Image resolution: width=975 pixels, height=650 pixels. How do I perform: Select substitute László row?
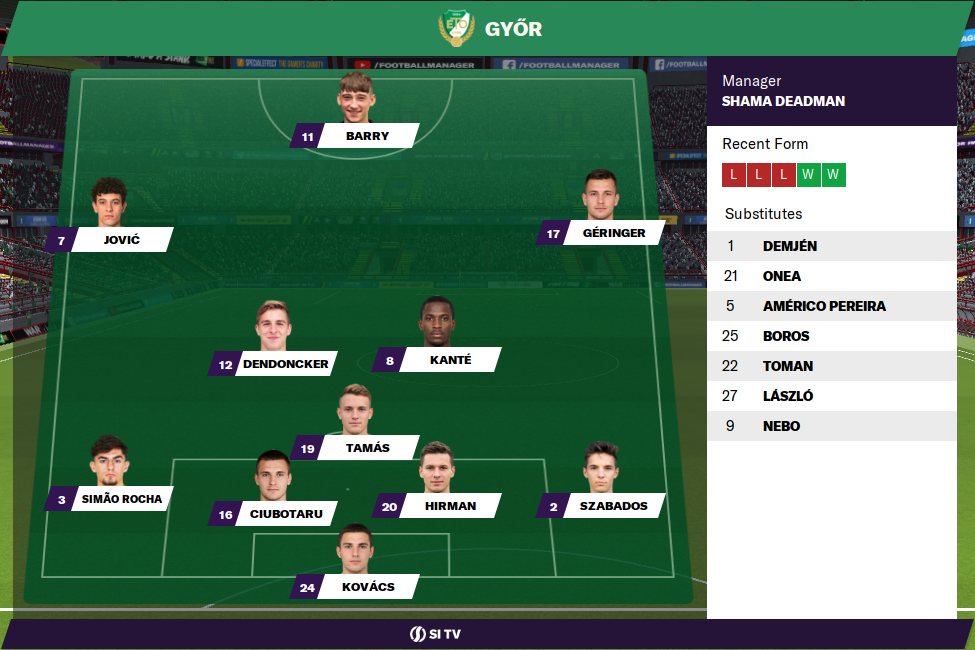tap(831, 396)
